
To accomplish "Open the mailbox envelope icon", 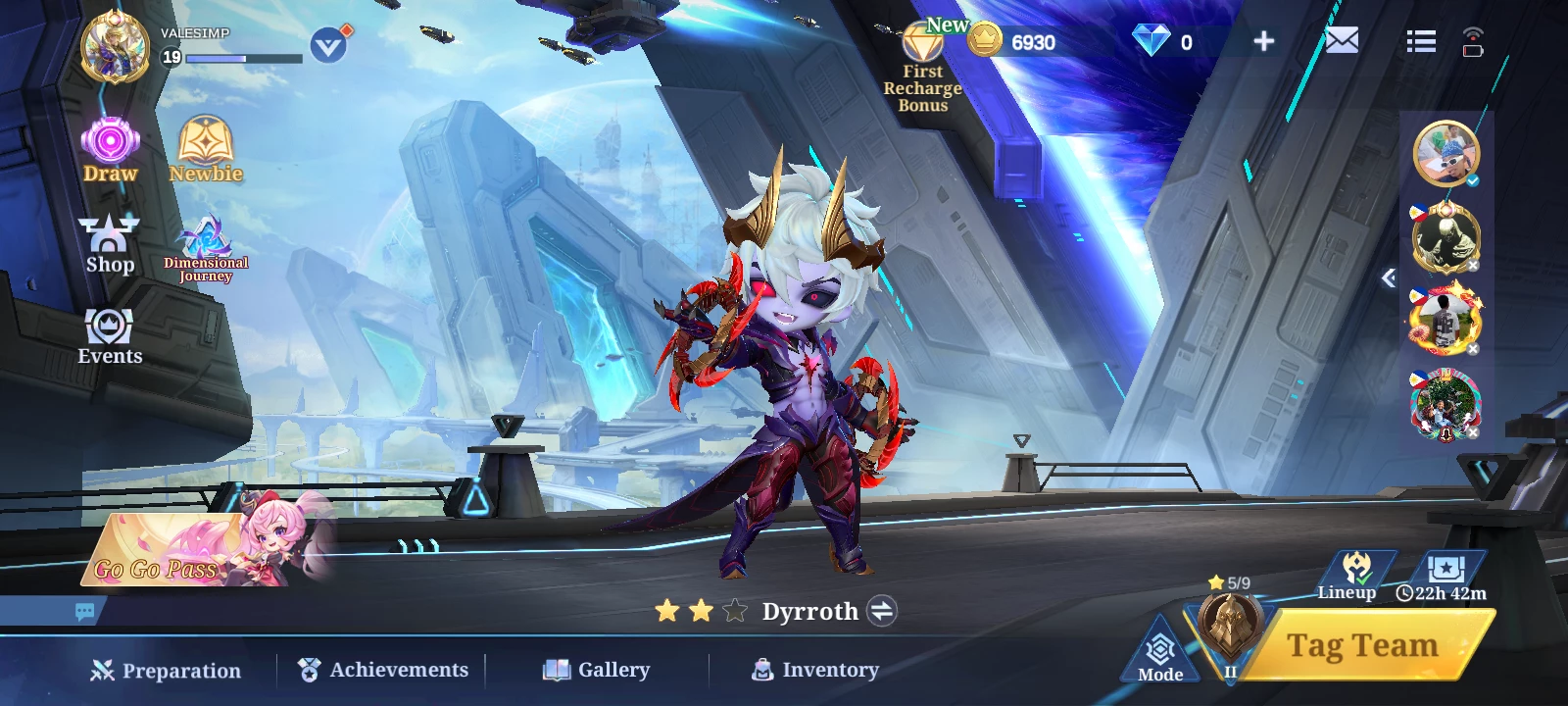I will click(x=1342, y=41).
